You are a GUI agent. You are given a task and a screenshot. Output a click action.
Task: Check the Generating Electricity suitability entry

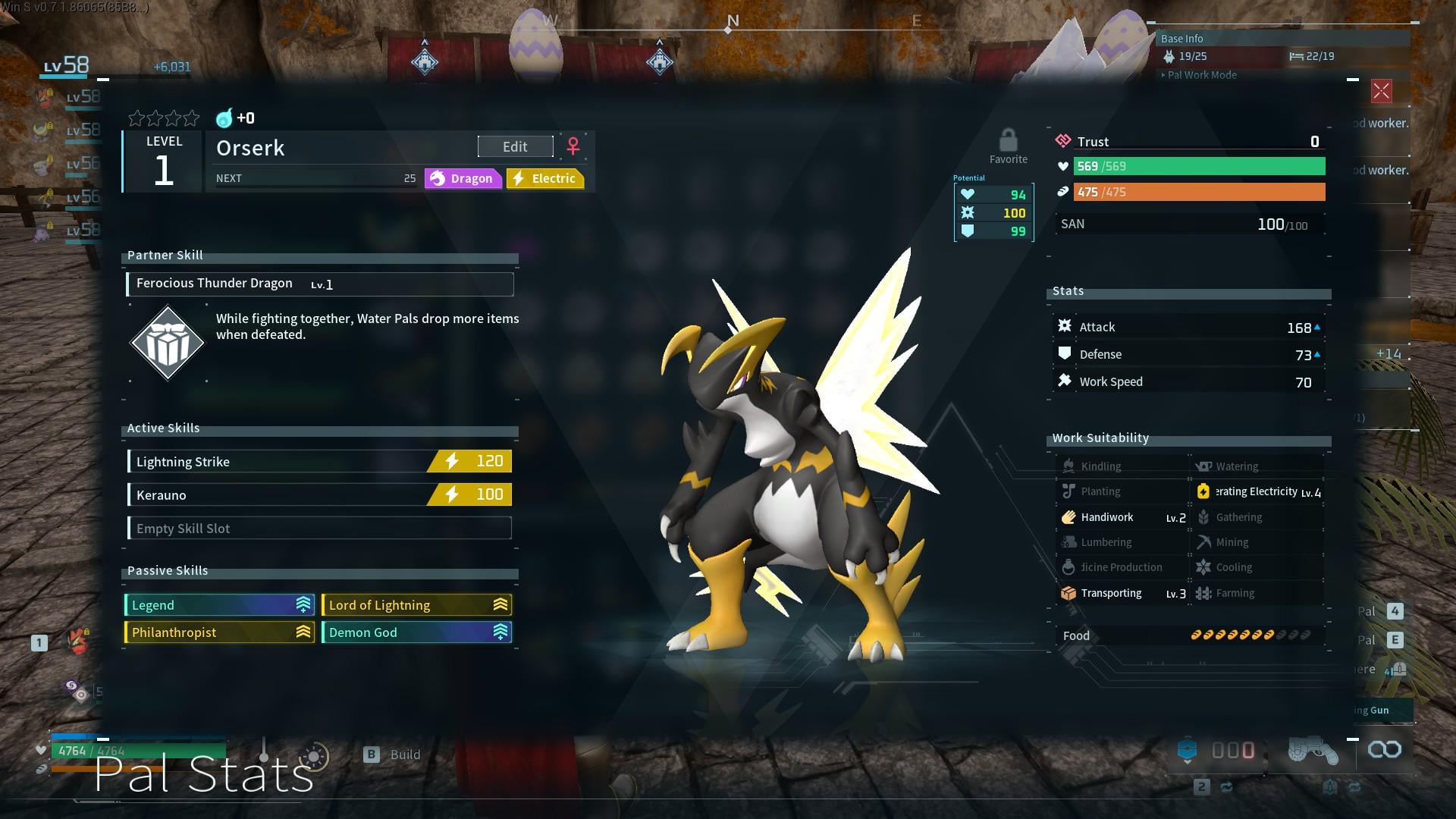(1257, 491)
